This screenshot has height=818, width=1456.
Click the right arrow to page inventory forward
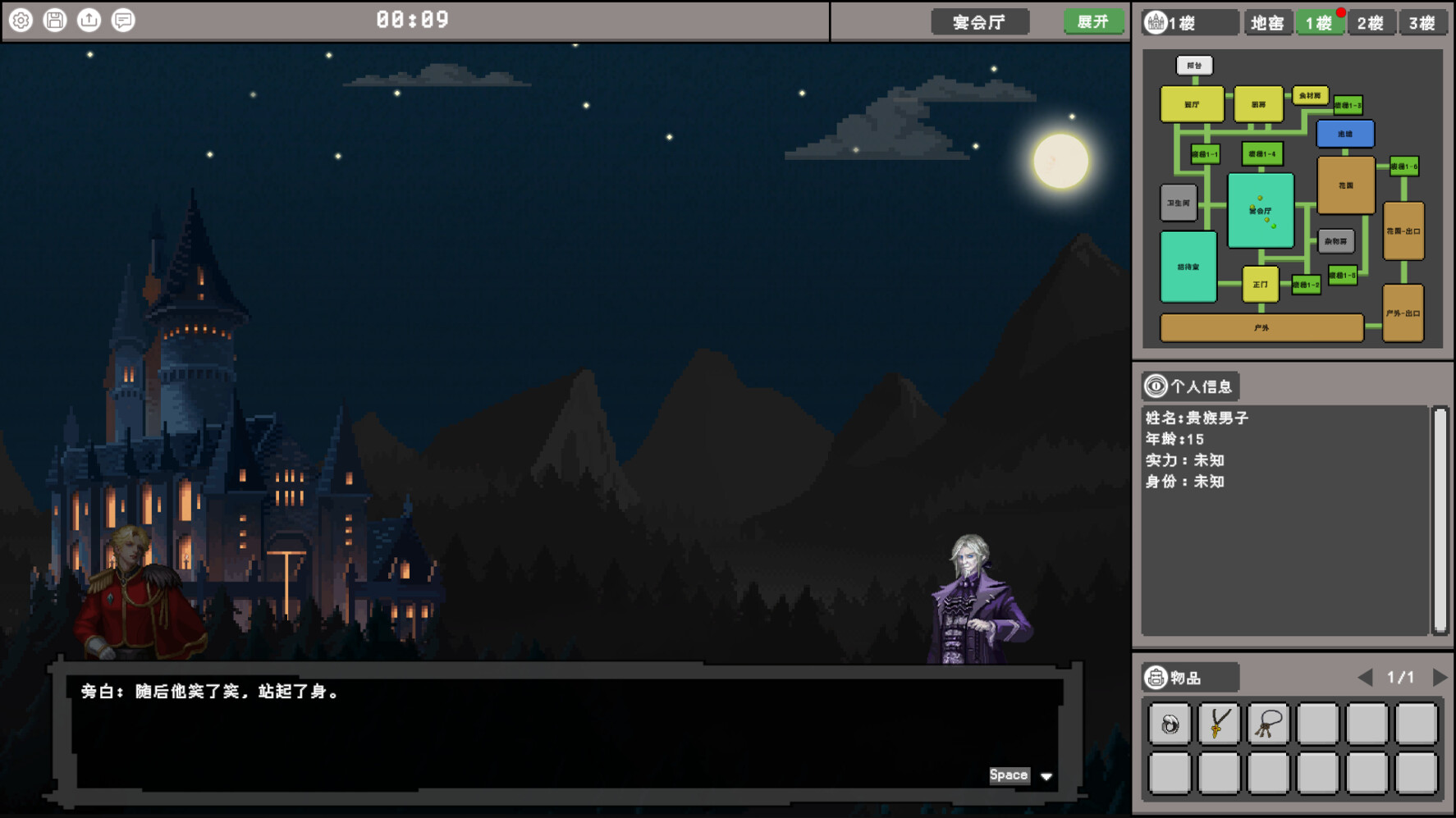click(x=1441, y=677)
